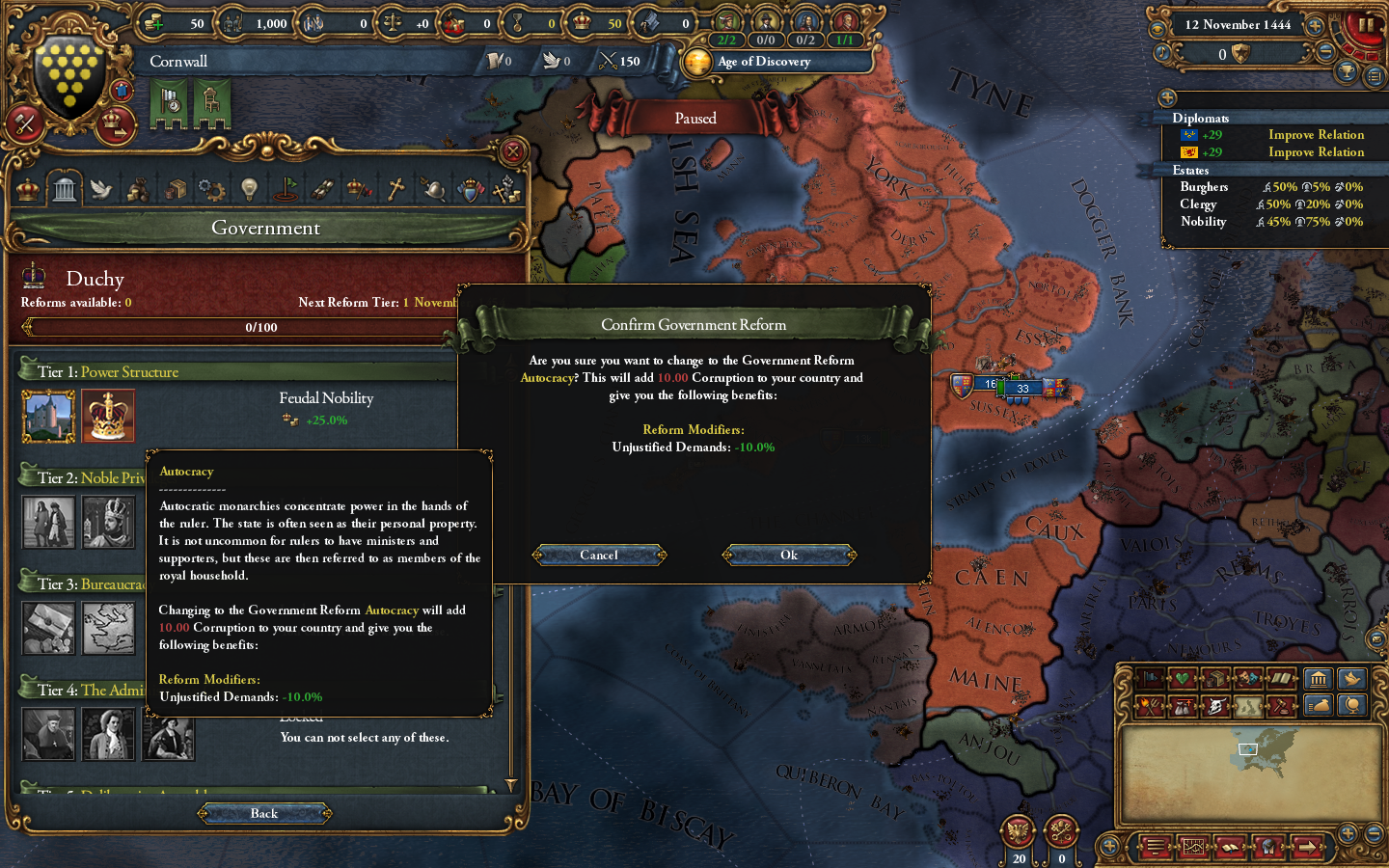
Task: Open the Diplomacy tab via the dove icon
Action: click(100, 188)
